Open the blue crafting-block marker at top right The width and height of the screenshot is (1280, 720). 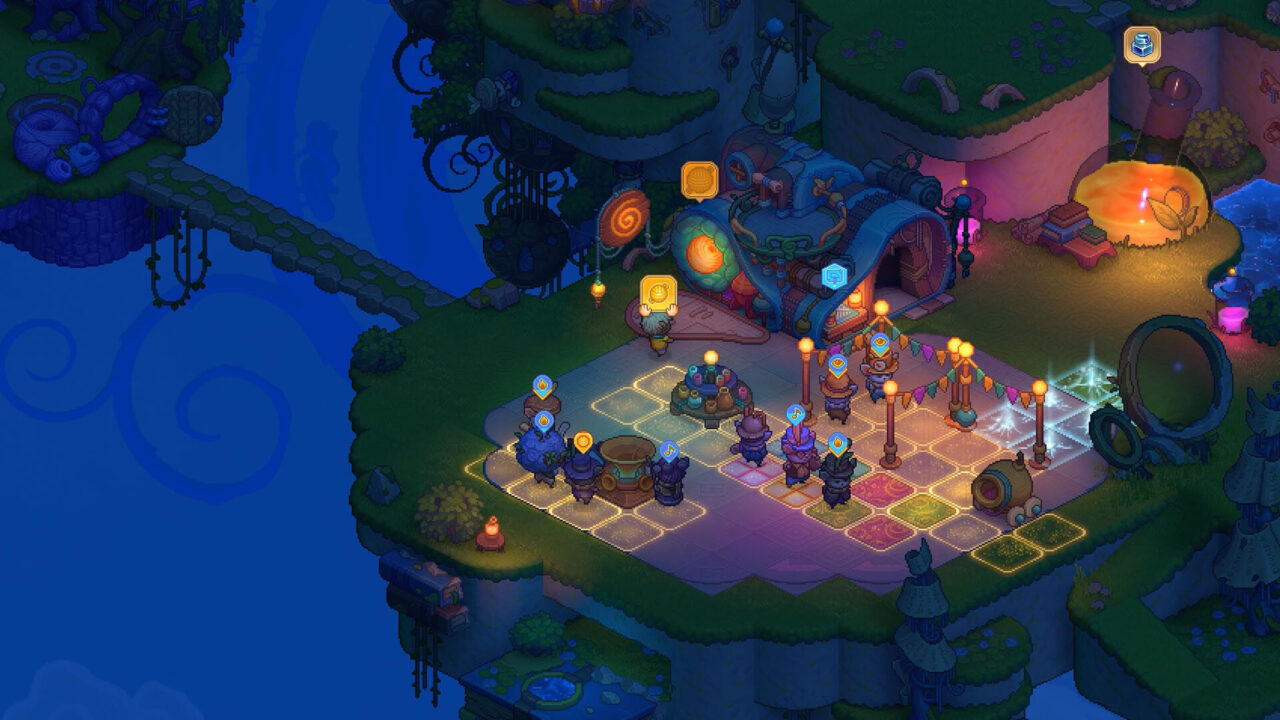(x=1142, y=45)
